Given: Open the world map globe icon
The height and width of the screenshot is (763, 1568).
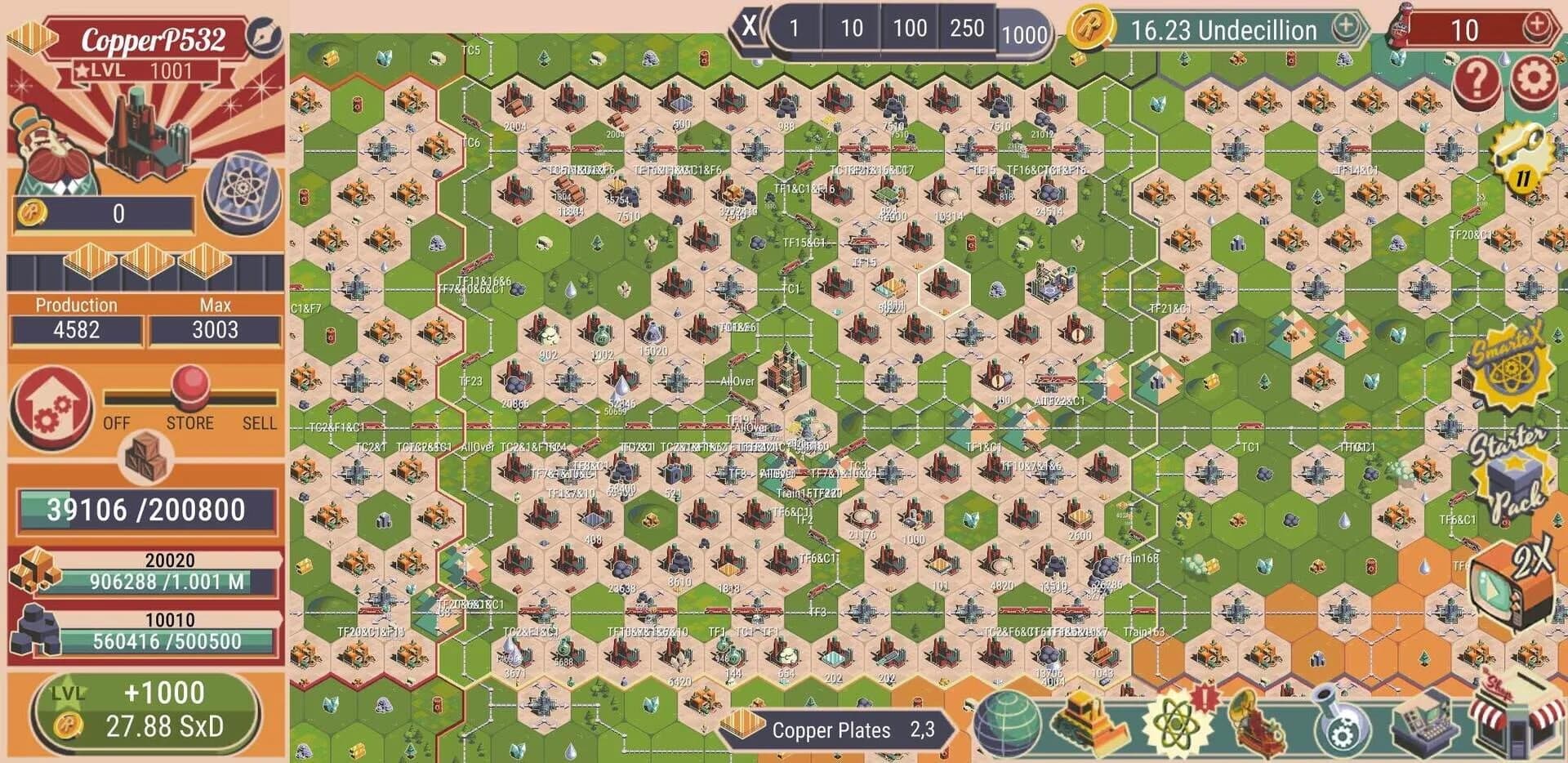Looking at the screenshot, I should pyautogui.click(x=1006, y=727).
